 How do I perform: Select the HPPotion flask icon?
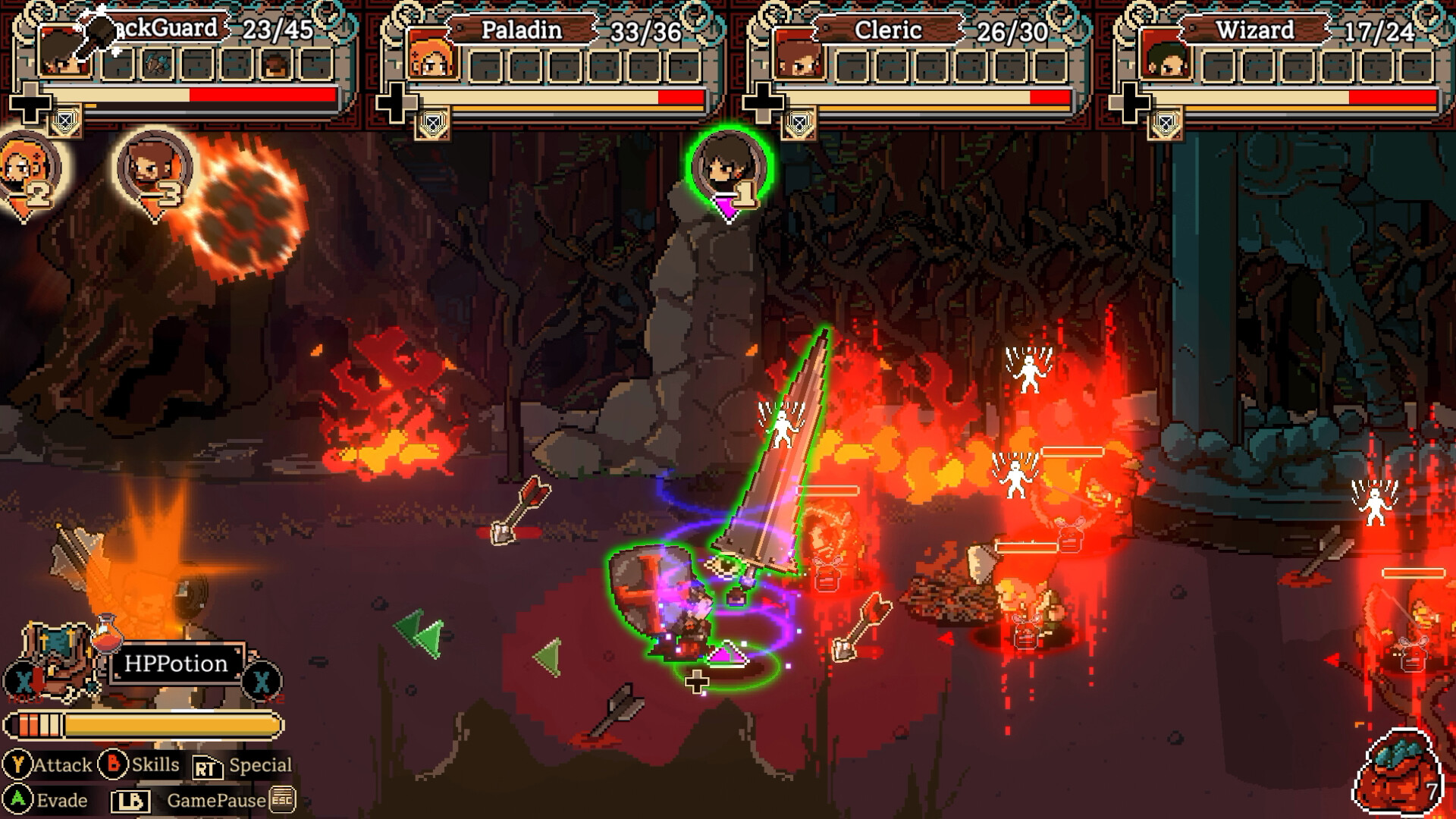coord(106,641)
